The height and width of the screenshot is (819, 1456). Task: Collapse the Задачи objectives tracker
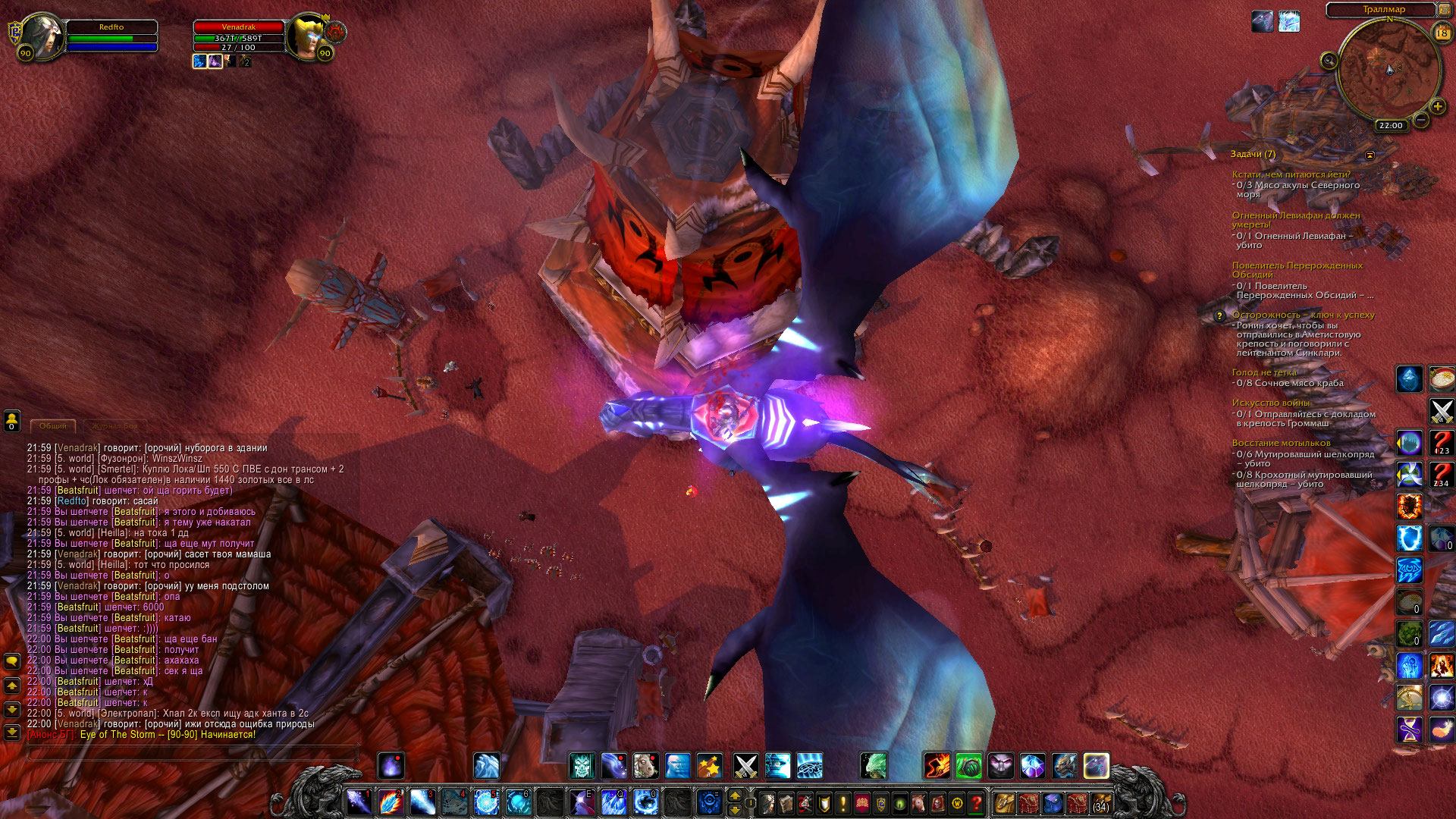click(1370, 155)
